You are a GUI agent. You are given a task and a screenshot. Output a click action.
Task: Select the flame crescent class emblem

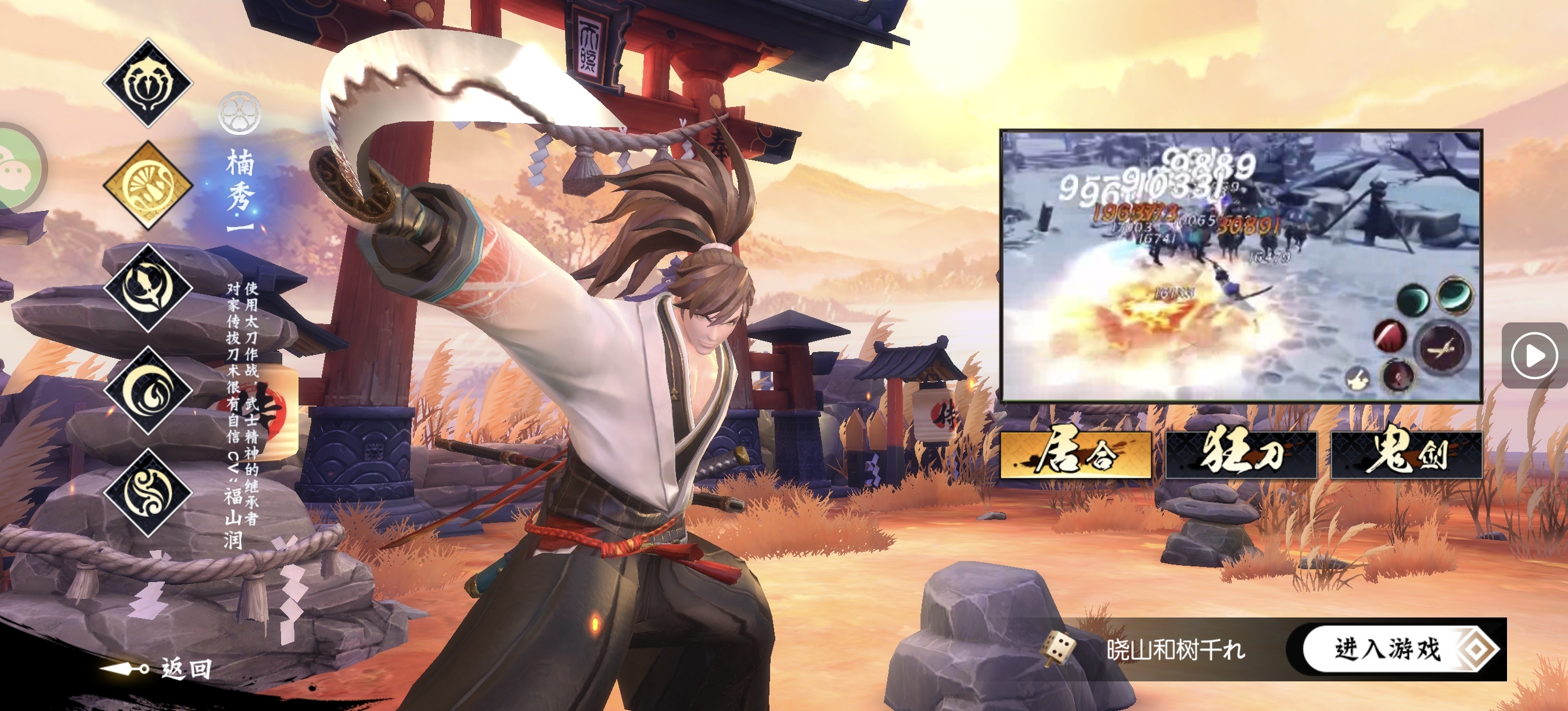point(148,390)
